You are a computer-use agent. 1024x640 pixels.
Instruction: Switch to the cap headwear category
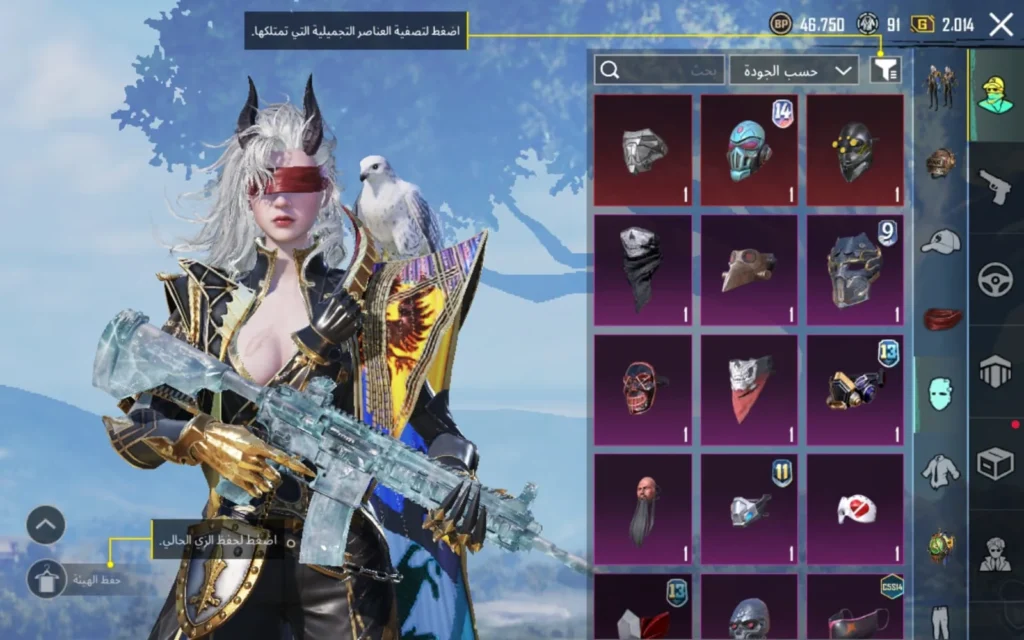click(x=940, y=241)
